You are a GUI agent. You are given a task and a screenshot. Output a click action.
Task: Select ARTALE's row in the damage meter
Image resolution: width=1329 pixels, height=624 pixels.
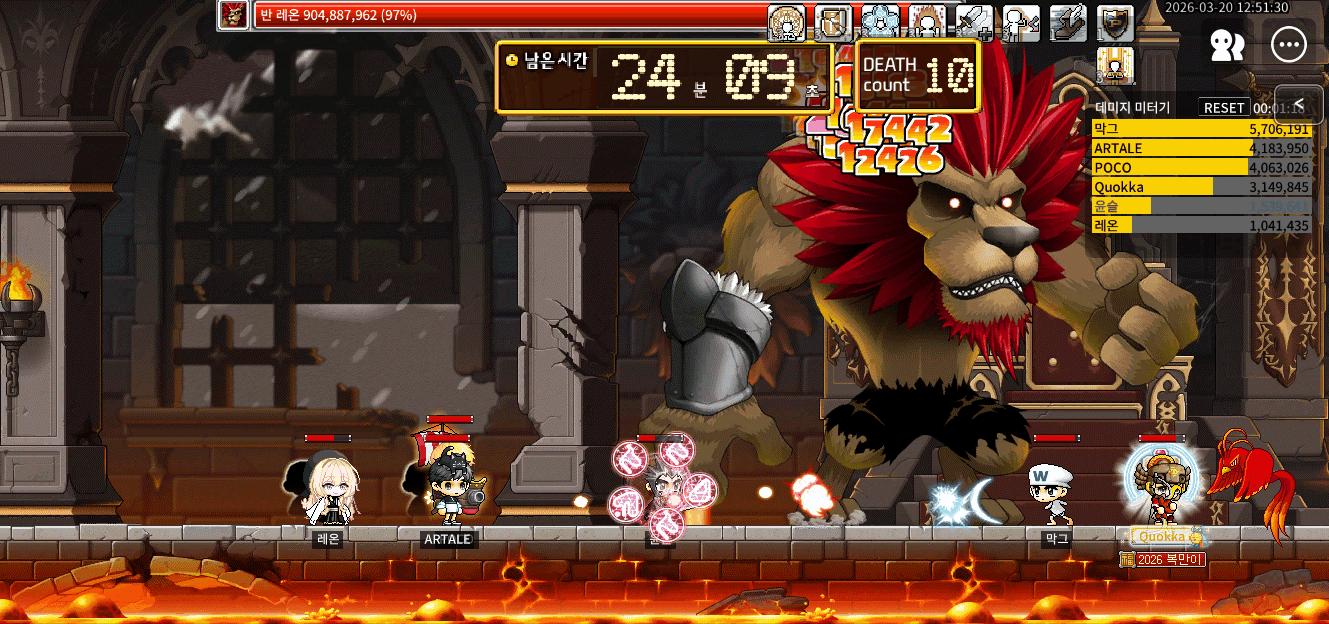[1200, 148]
